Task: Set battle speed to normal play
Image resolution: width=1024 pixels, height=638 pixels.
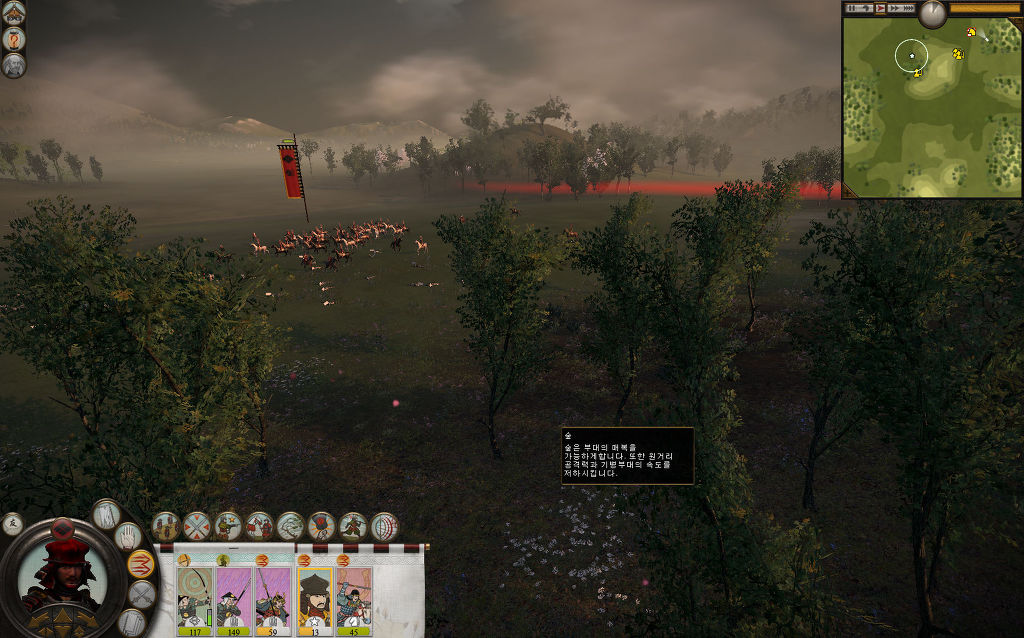Action: pyautogui.click(x=880, y=8)
